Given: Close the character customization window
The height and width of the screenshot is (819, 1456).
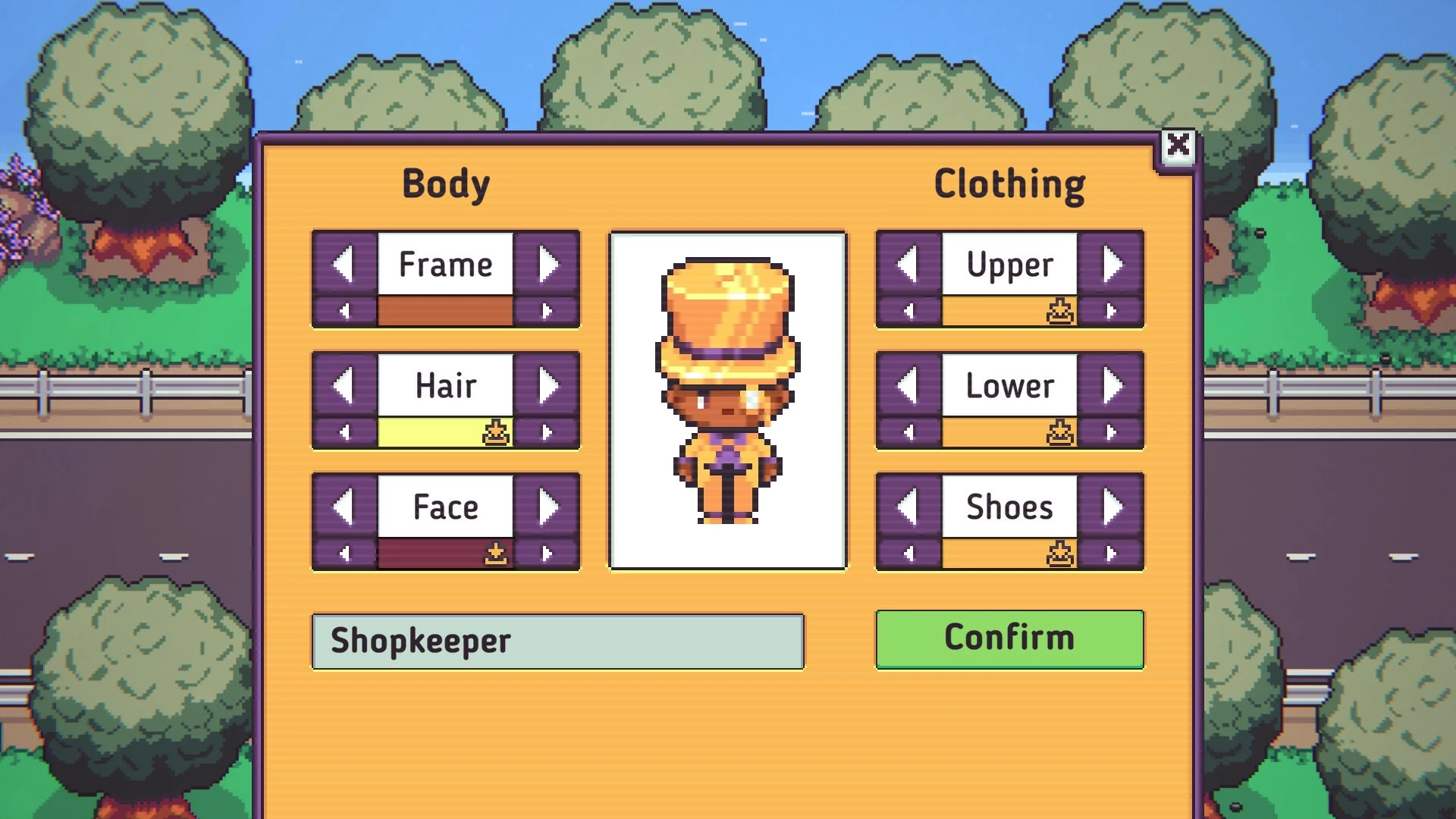Looking at the screenshot, I should [x=1178, y=145].
